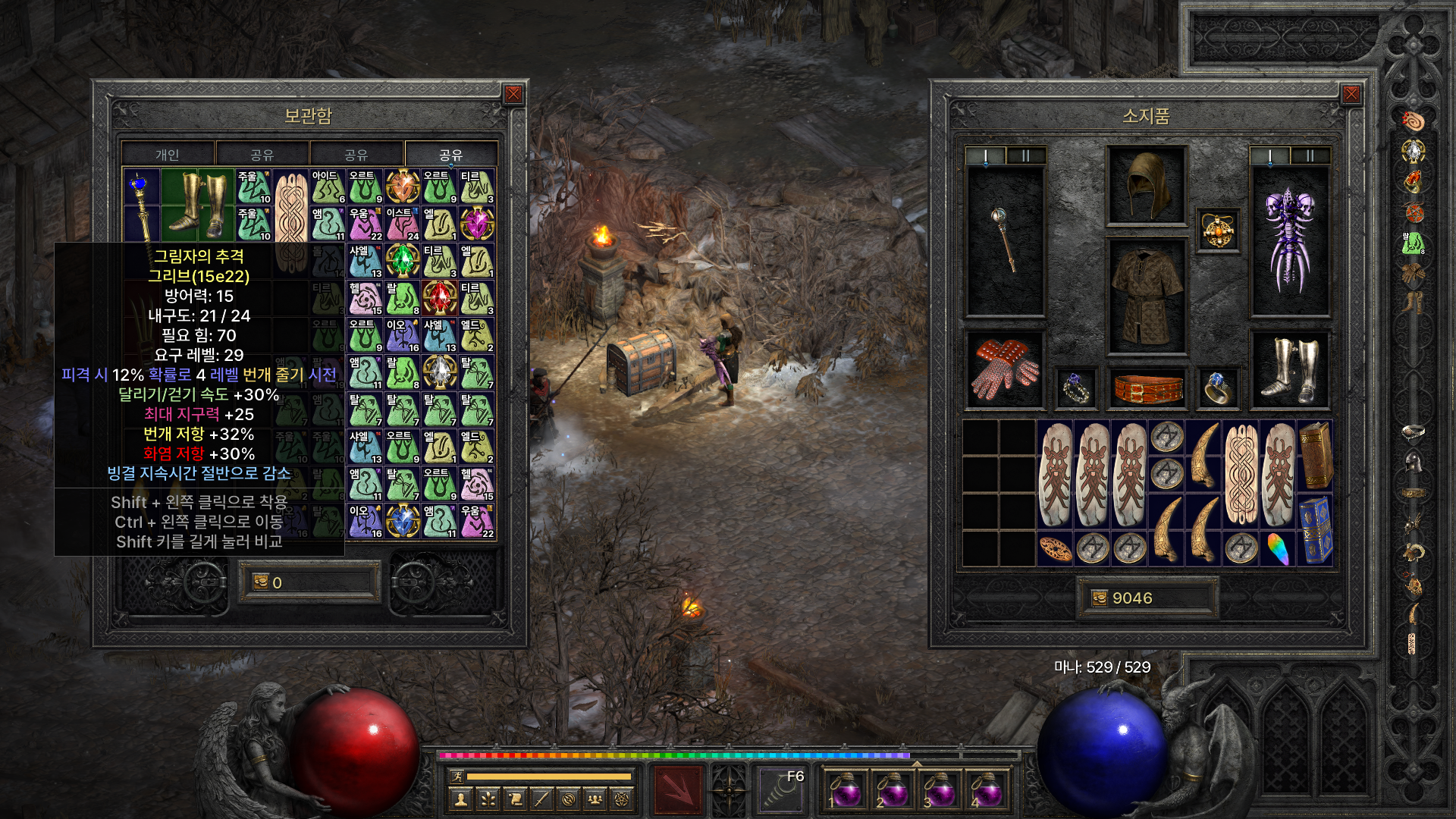Pick up the blue-tipped scepter in stash
This screenshot has width=1456, height=819.
coord(141,204)
